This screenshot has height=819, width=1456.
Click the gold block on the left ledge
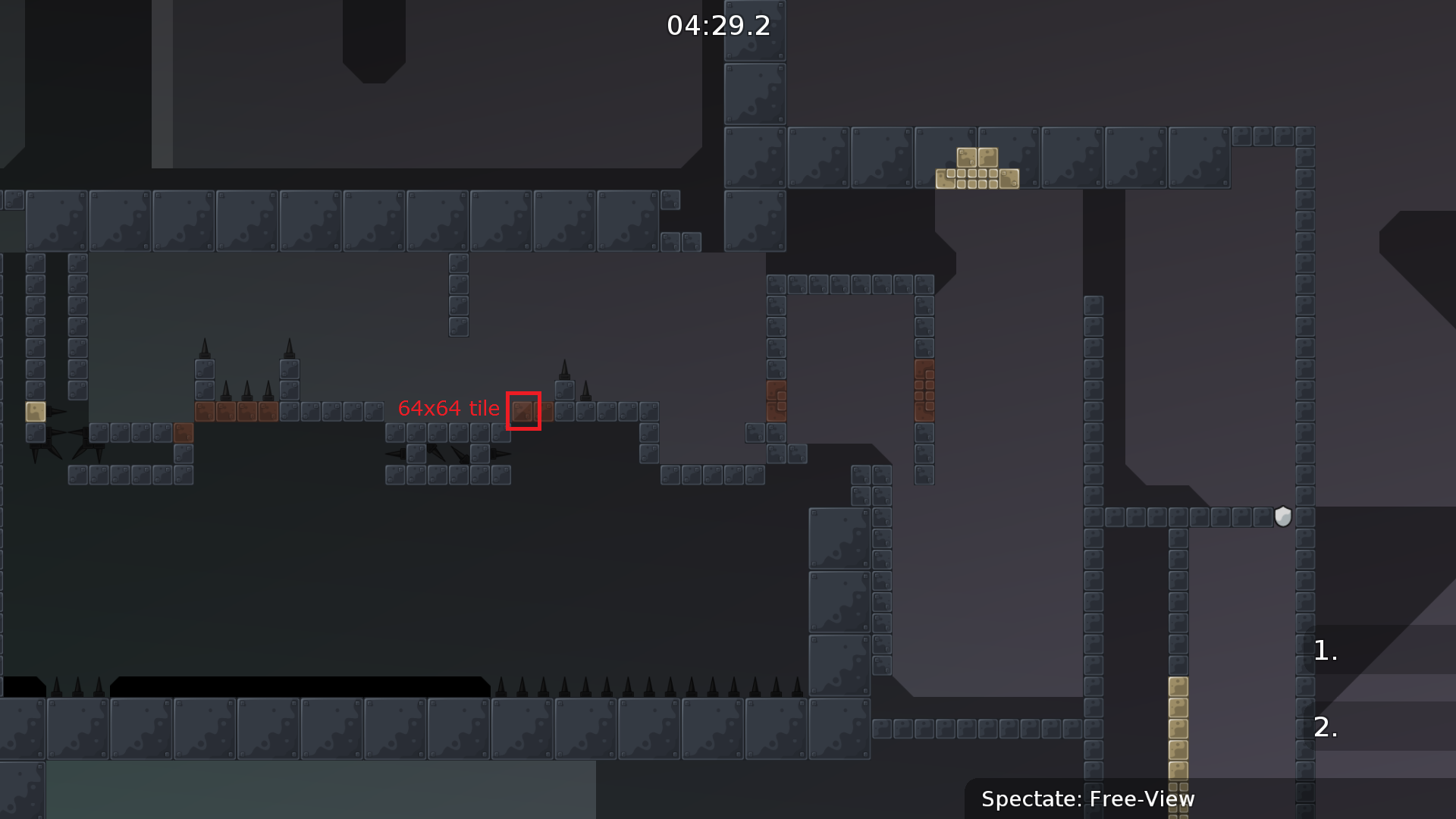[35, 413]
